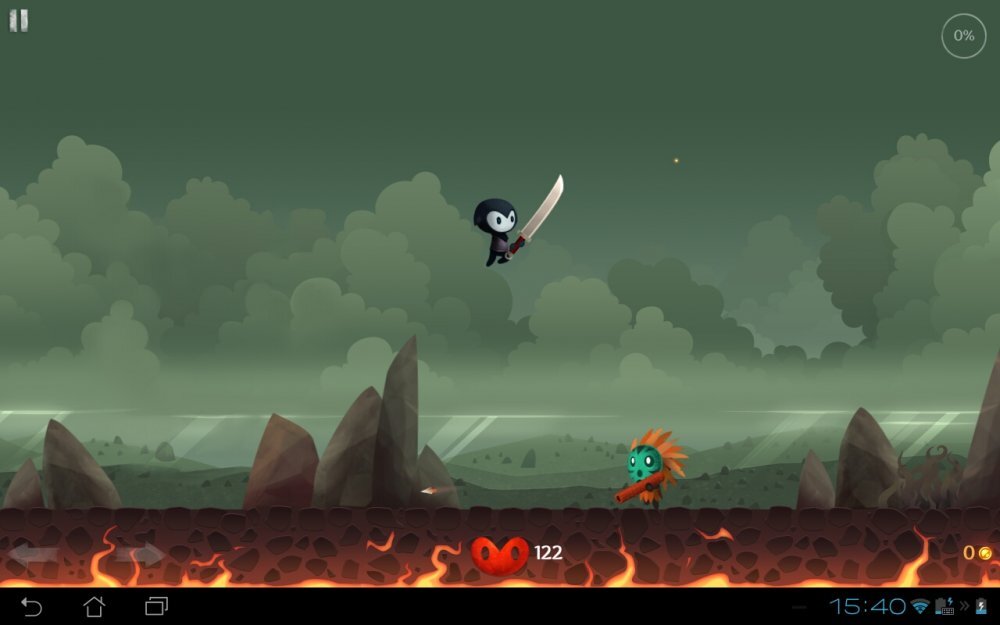Tap the move-right arrow control
This screenshot has width=1000, height=625.
tap(139, 553)
